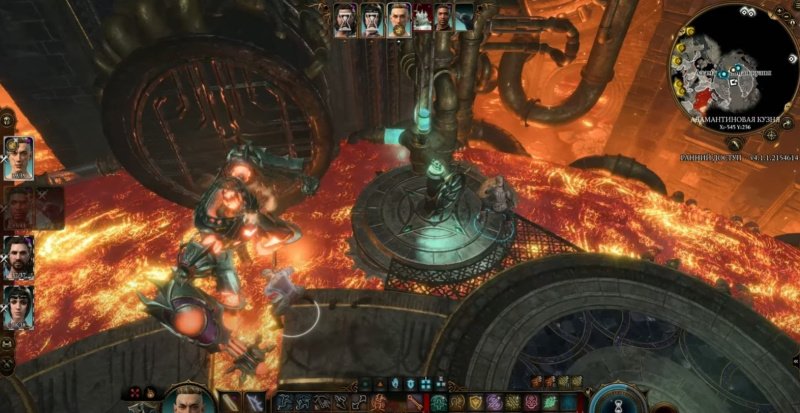Open the active character portrait at bottom
This screenshot has height=413, width=800.
click(x=188, y=402)
